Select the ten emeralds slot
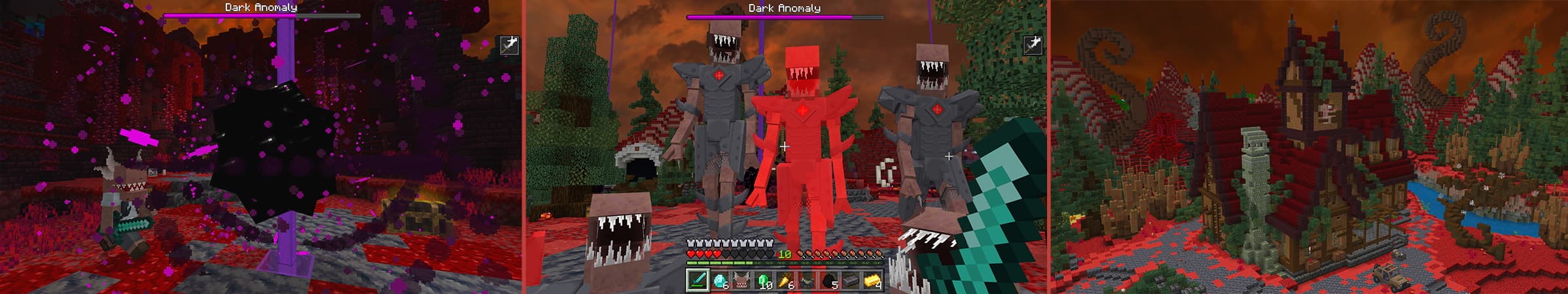 pos(764,280)
